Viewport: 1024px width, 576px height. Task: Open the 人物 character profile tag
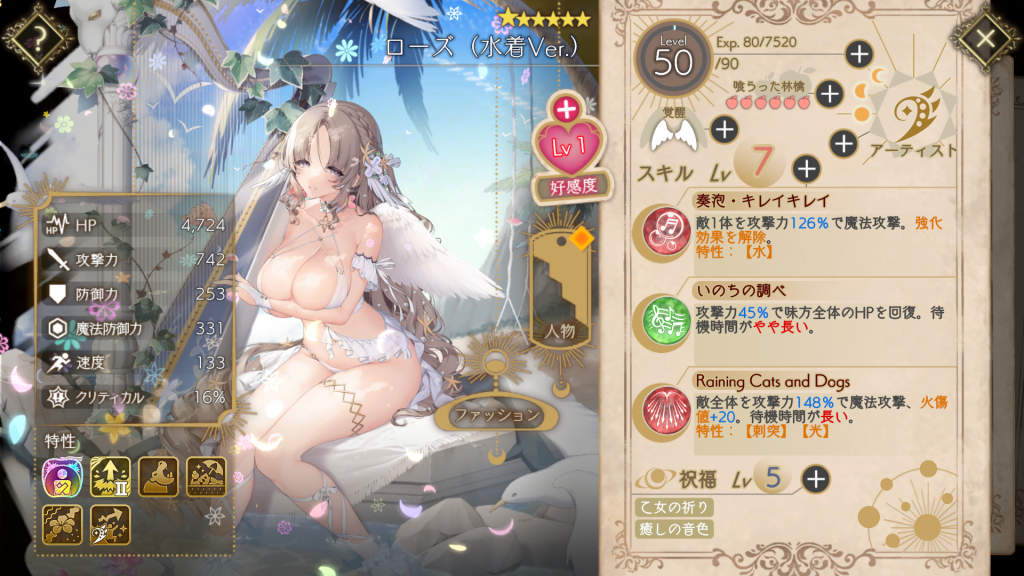(x=559, y=300)
